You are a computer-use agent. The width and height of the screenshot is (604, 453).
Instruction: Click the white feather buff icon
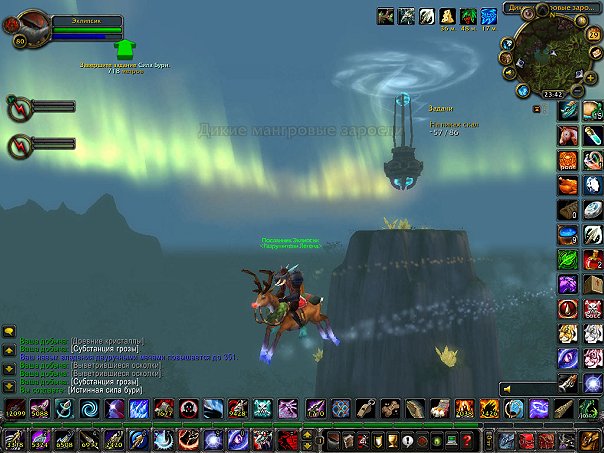426,16
